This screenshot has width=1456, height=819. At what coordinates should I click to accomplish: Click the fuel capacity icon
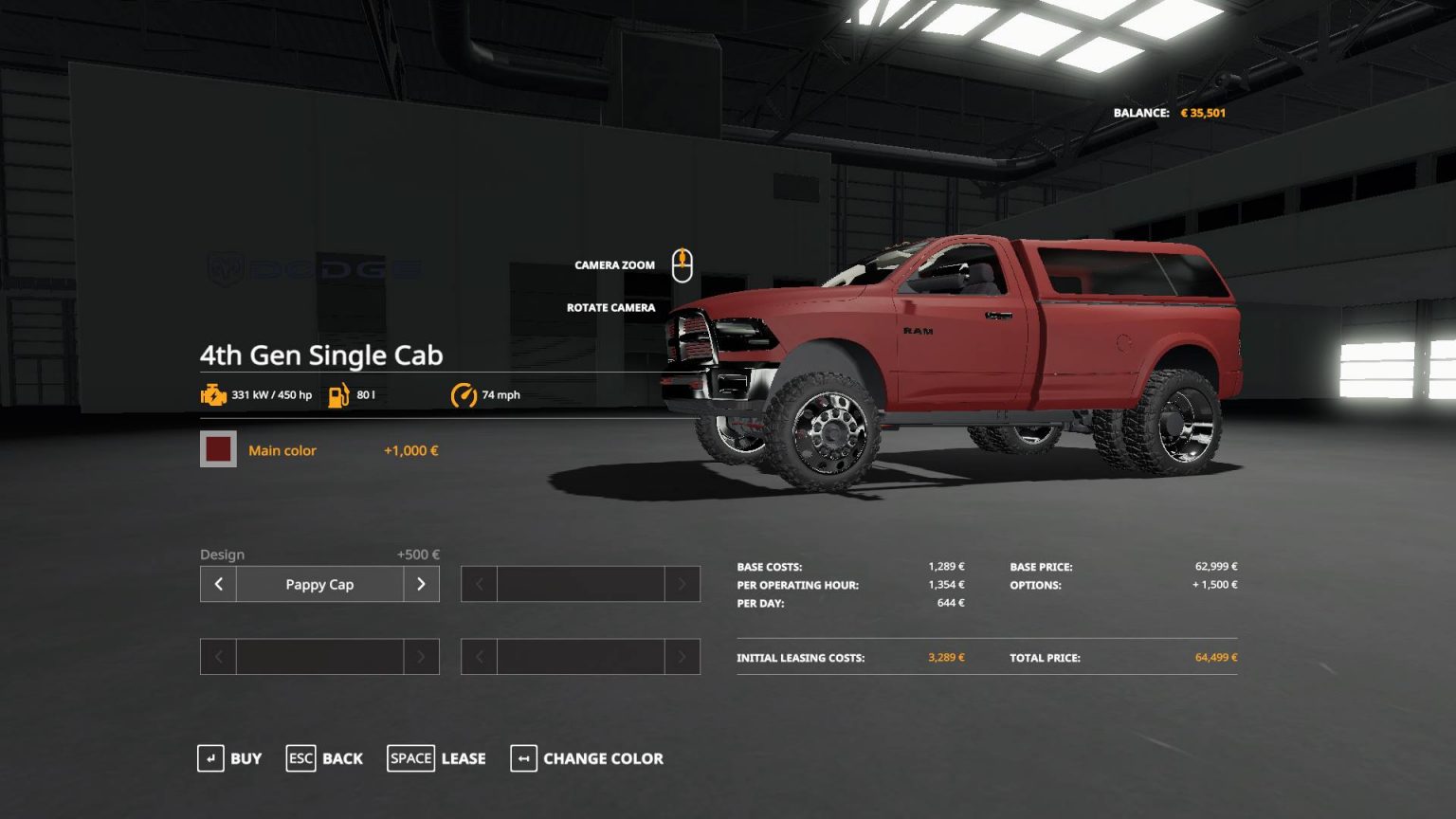coord(340,394)
